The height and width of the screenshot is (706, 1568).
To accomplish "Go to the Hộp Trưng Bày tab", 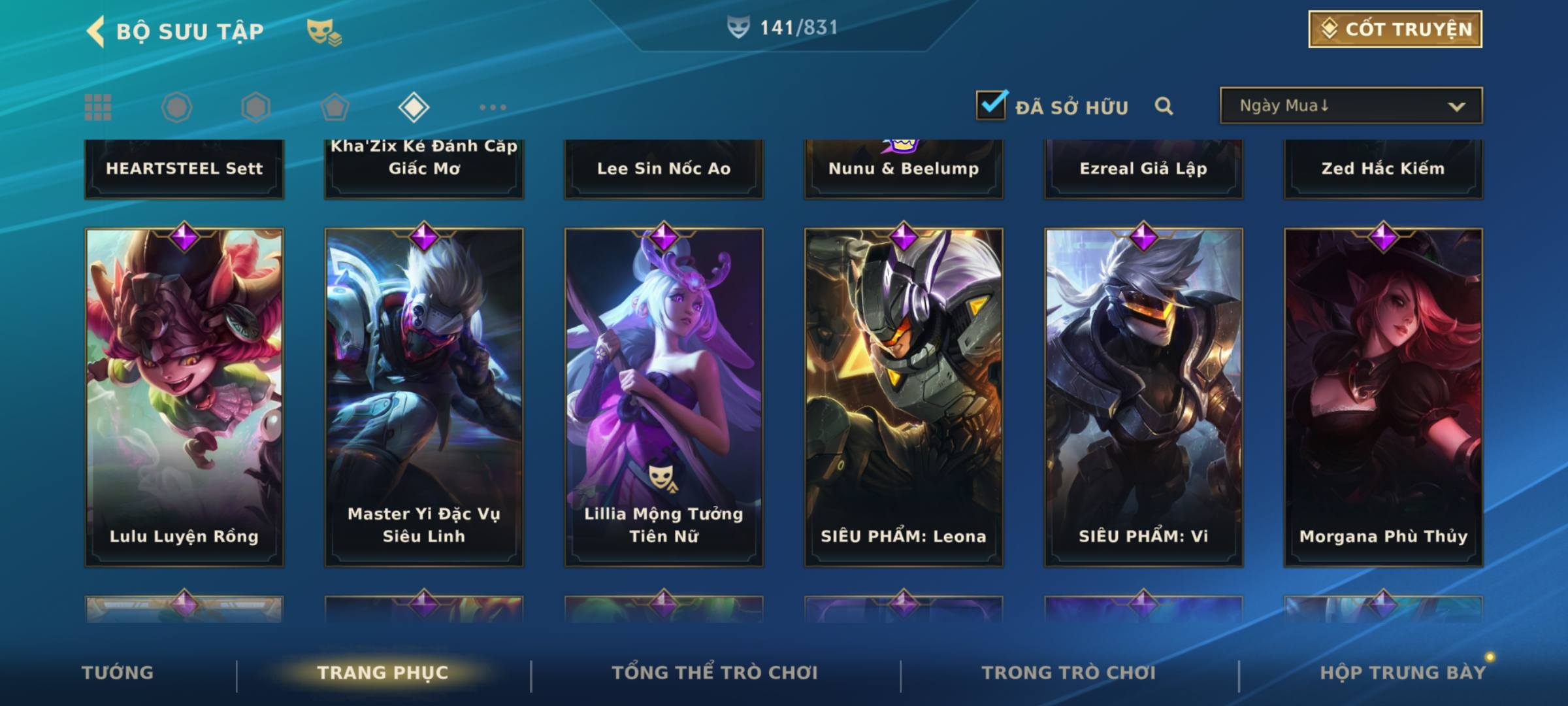I will (1403, 673).
